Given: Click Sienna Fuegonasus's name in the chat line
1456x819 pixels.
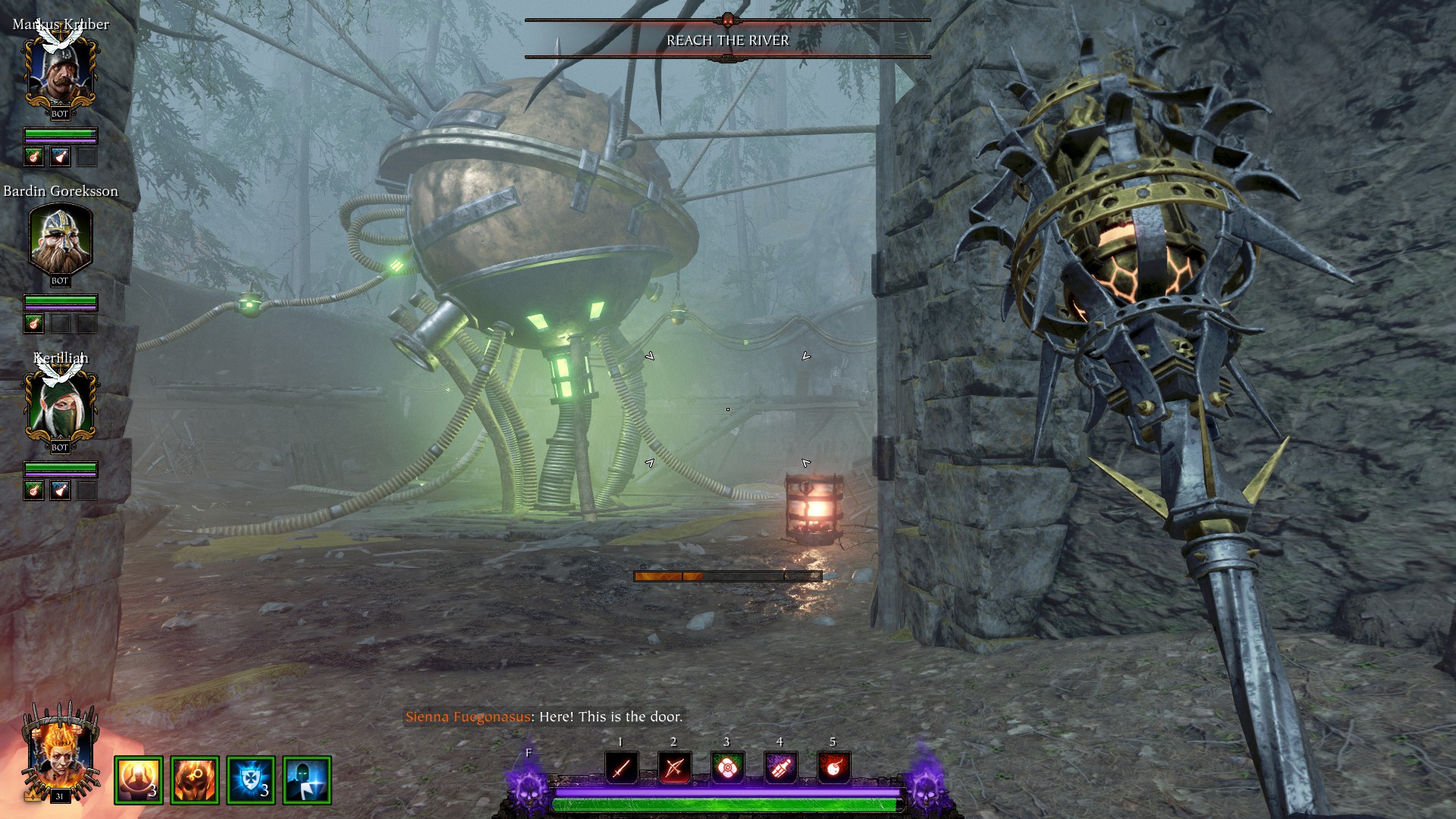Looking at the screenshot, I should click(x=467, y=717).
